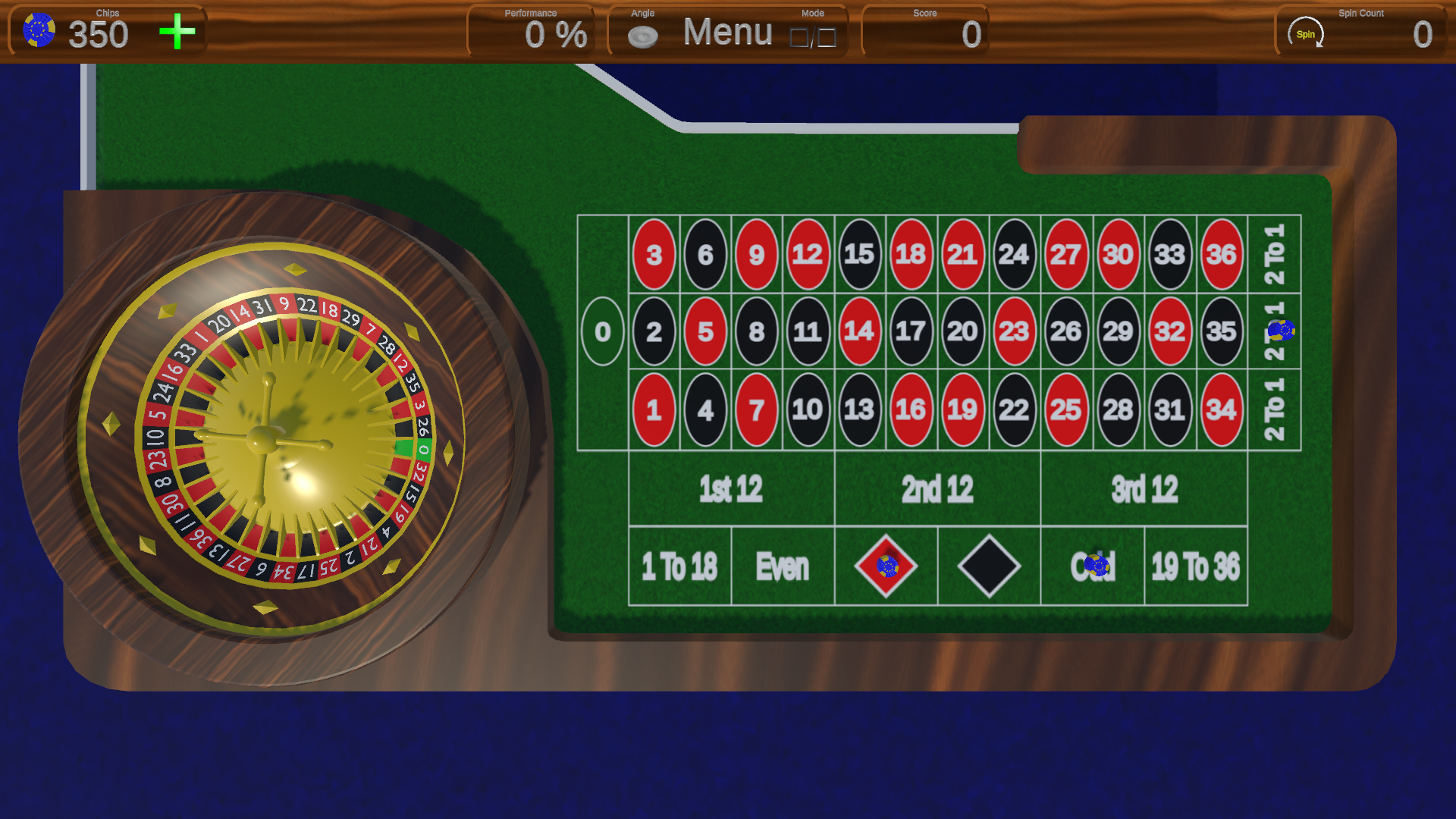This screenshot has height=819, width=1456.
Task: Choose the 1 To 18 bet area
Action: pos(678,566)
